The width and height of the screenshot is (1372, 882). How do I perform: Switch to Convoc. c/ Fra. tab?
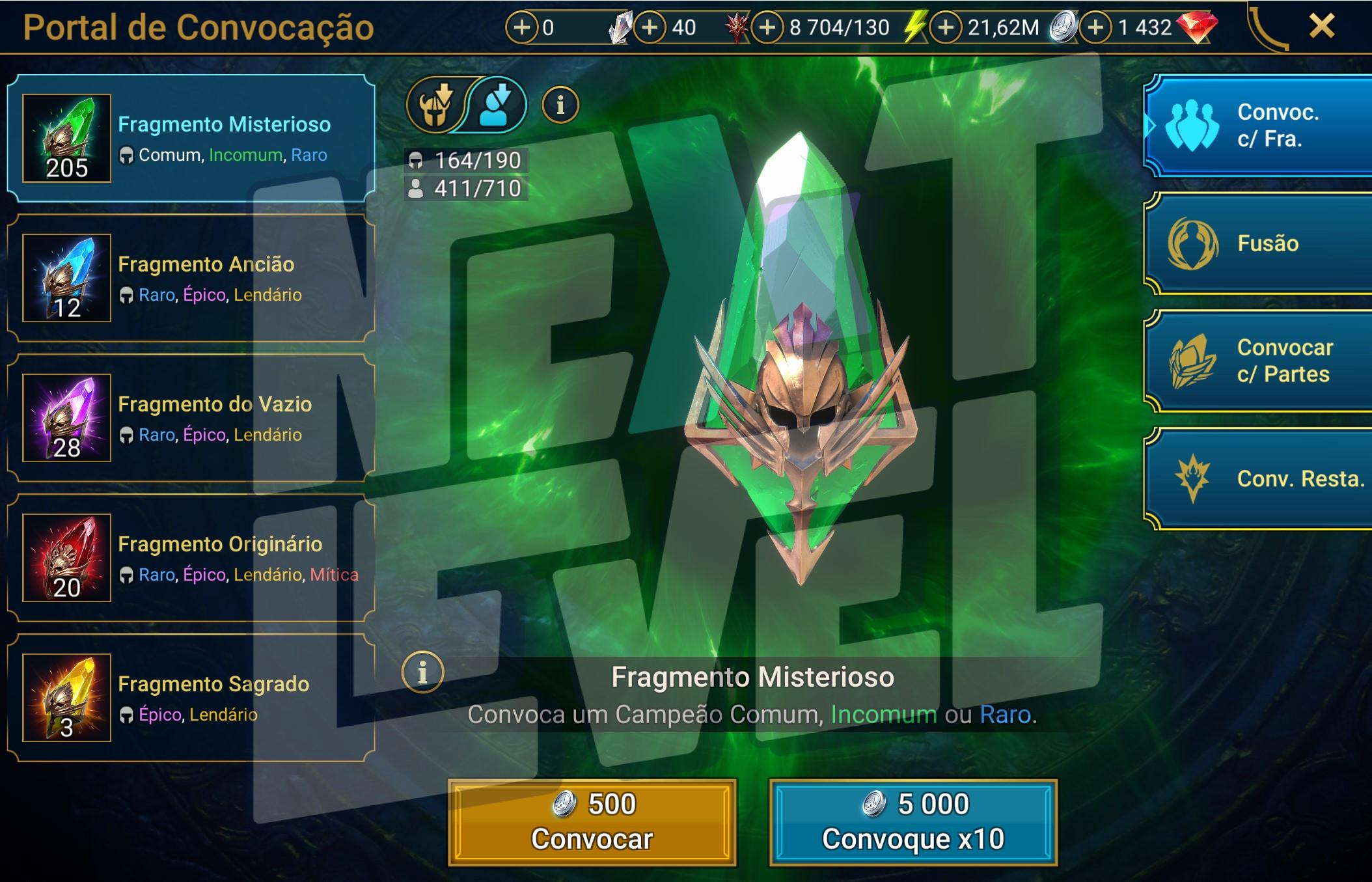[x=1259, y=126]
